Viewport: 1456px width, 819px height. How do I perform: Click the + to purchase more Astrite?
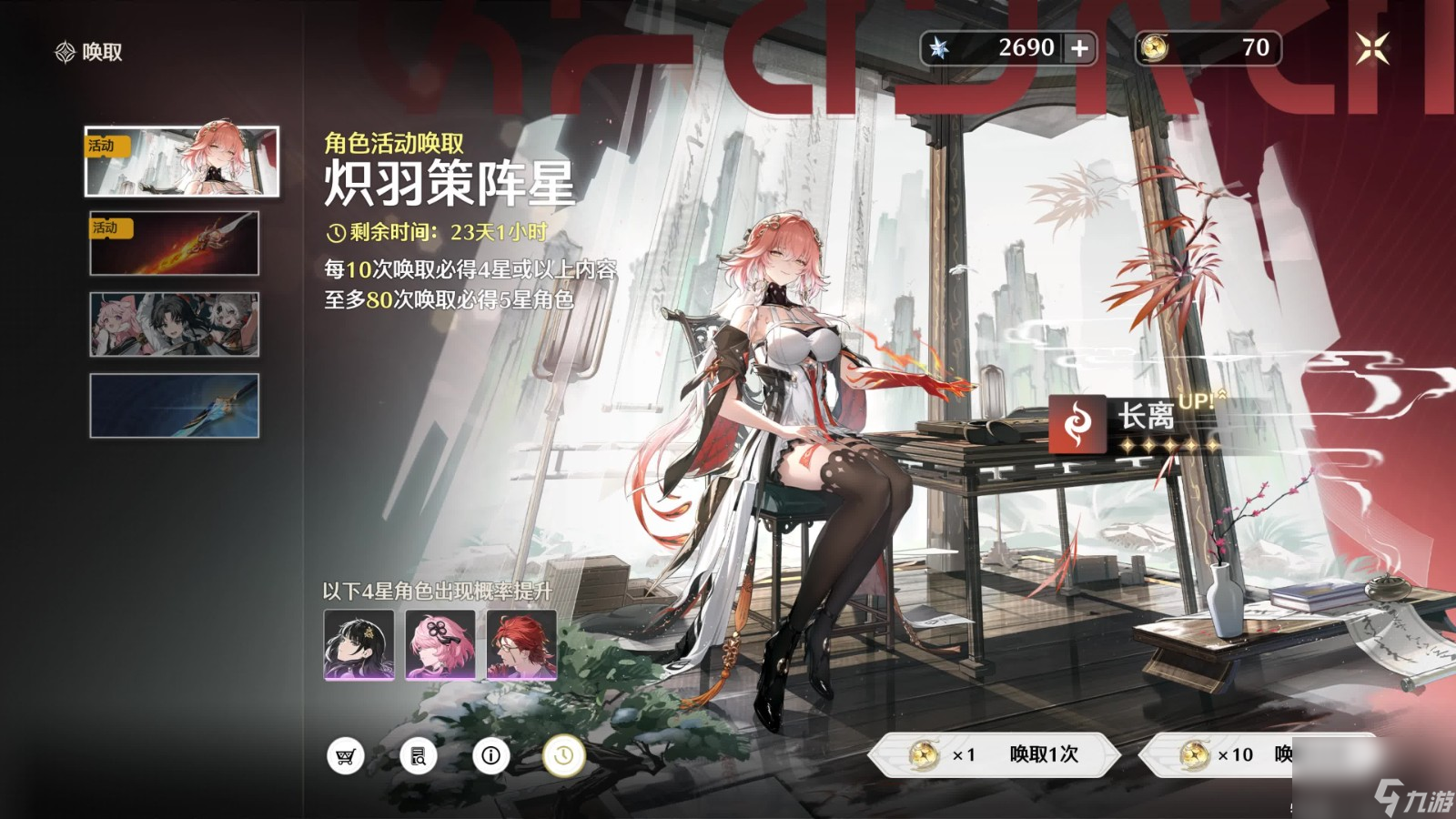(1081, 47)
